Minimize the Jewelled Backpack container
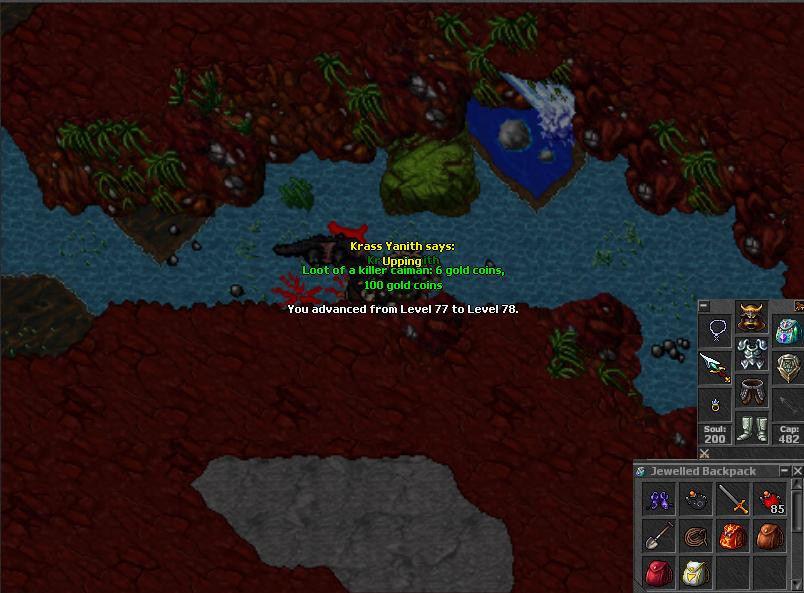 tap(783, 471)
